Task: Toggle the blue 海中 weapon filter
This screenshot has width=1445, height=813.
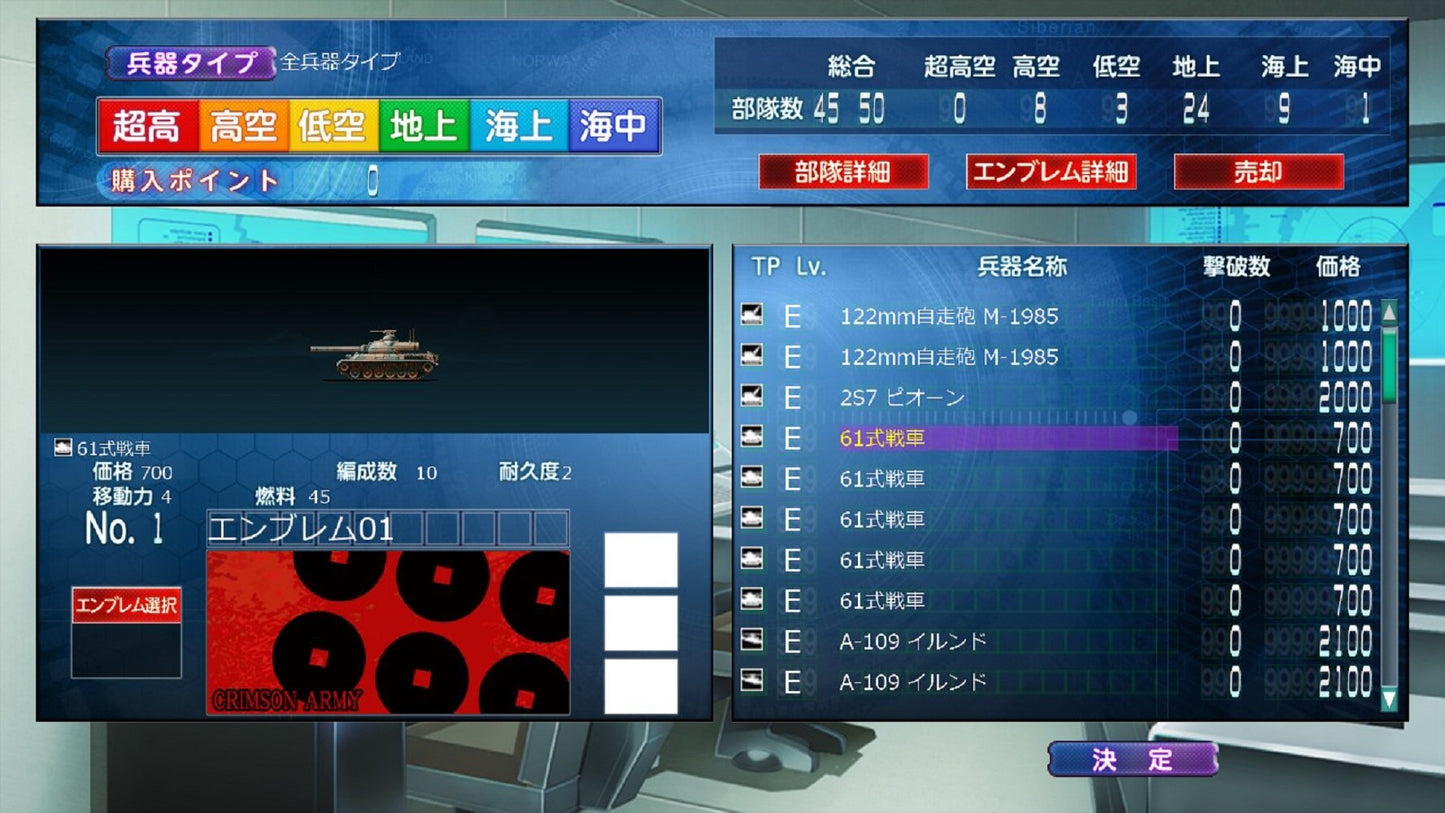Action: (613, 125)
